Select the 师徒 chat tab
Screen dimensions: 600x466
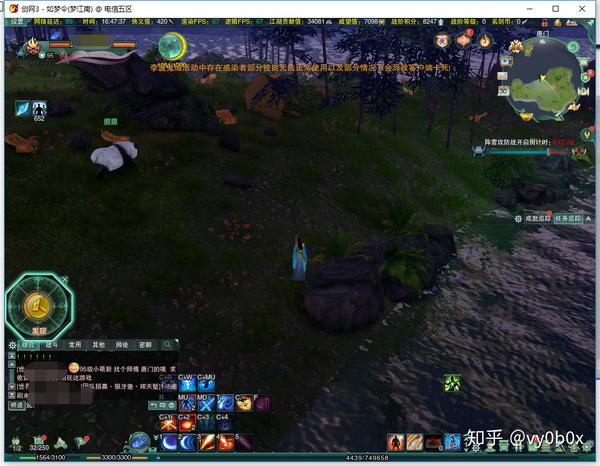coord(122,345)
